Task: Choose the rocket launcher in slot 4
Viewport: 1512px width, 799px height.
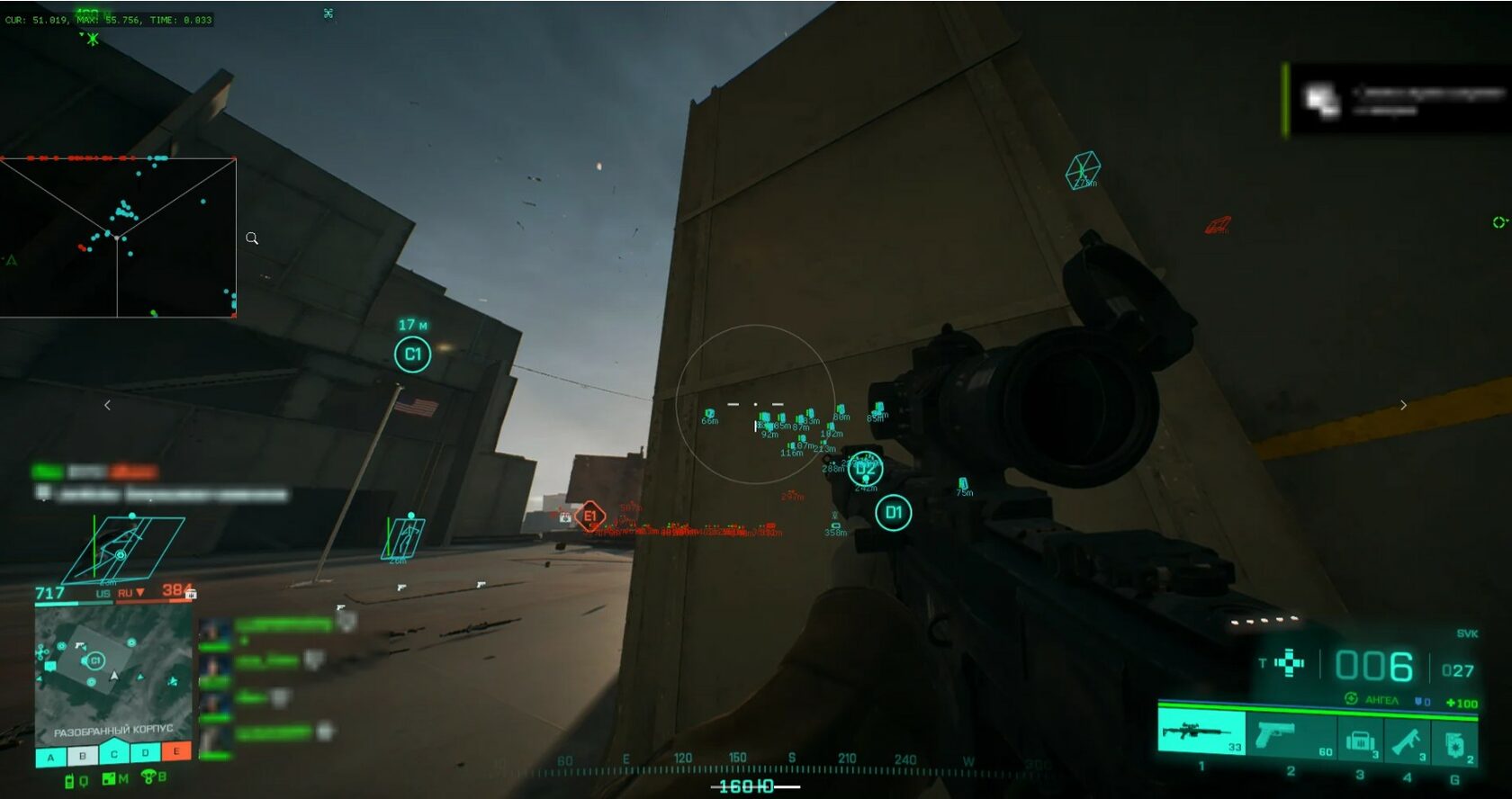Action: pyautogui.click(x=1408, y=743)
